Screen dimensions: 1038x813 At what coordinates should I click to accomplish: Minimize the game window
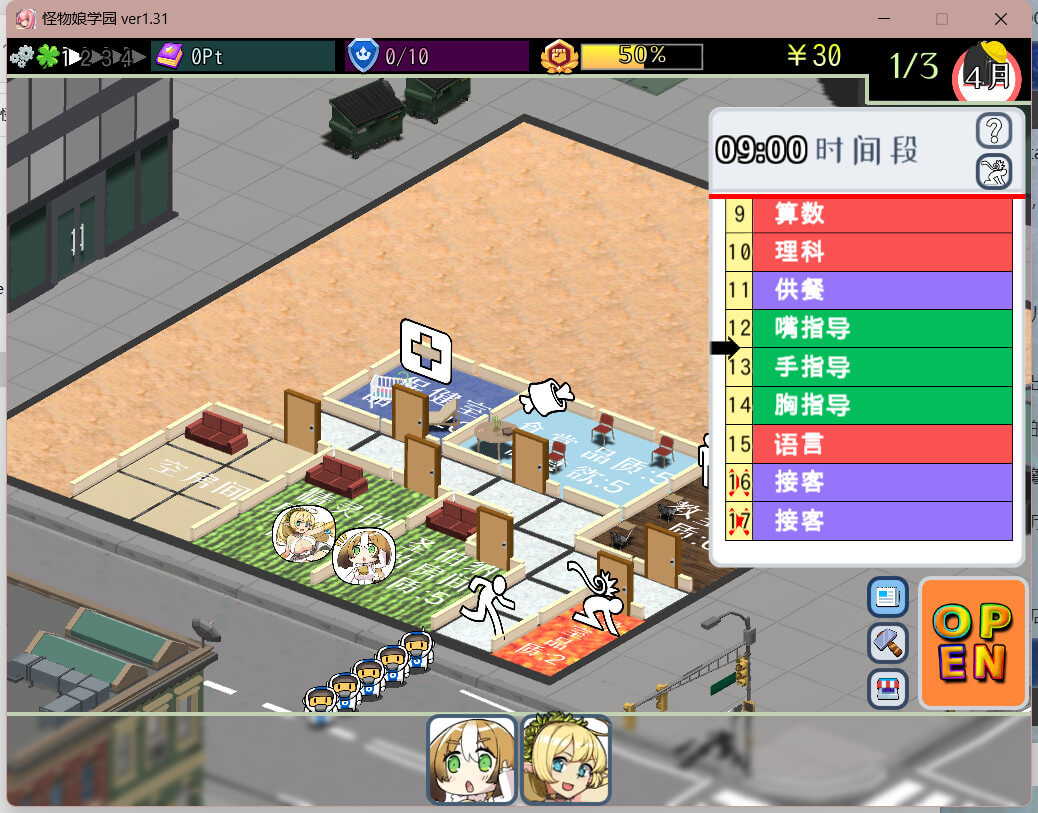pyautogui.click(x=884, y=19)
